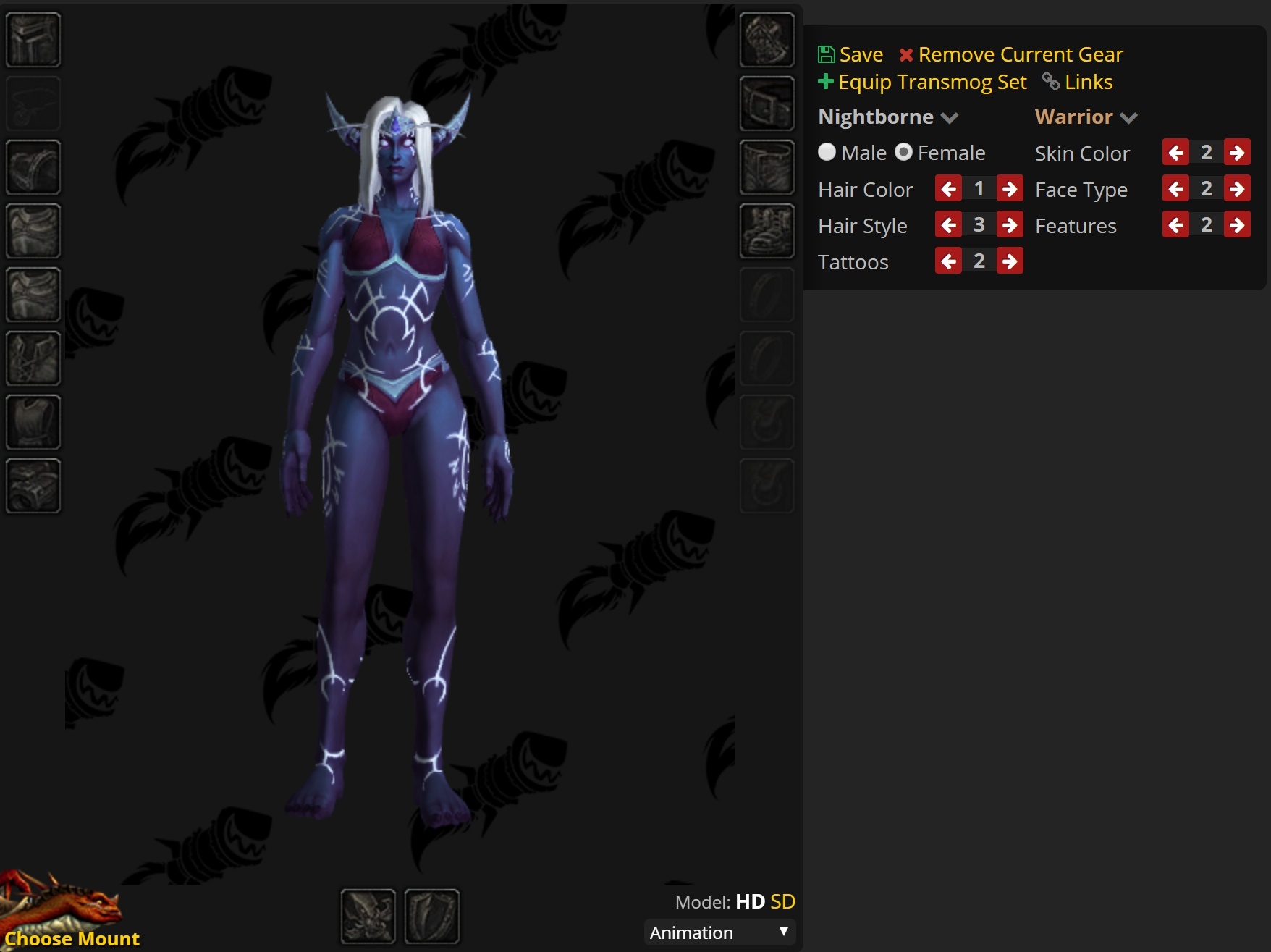Click the tabard slot on the left
Viewport: 1271px width, 952px height.
pos(33,422)
